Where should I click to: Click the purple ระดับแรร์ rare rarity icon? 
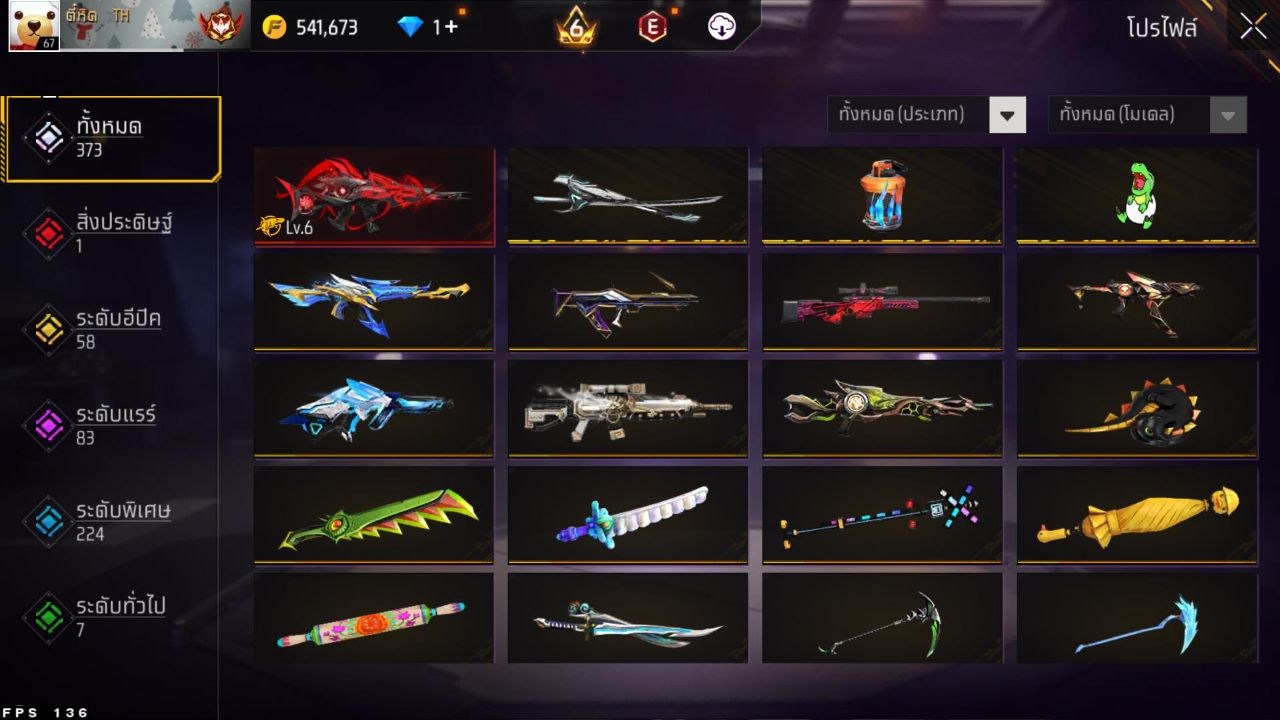tap(47, 423)
